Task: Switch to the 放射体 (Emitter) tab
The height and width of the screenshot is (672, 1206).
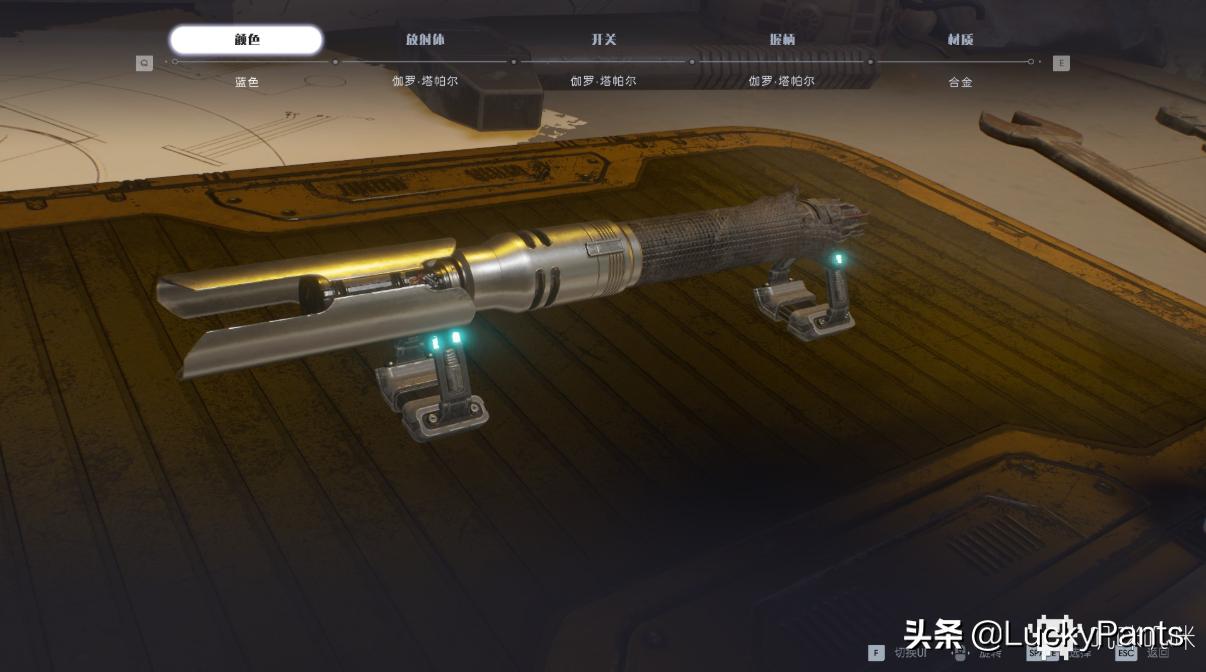Action: click(425, 40)
